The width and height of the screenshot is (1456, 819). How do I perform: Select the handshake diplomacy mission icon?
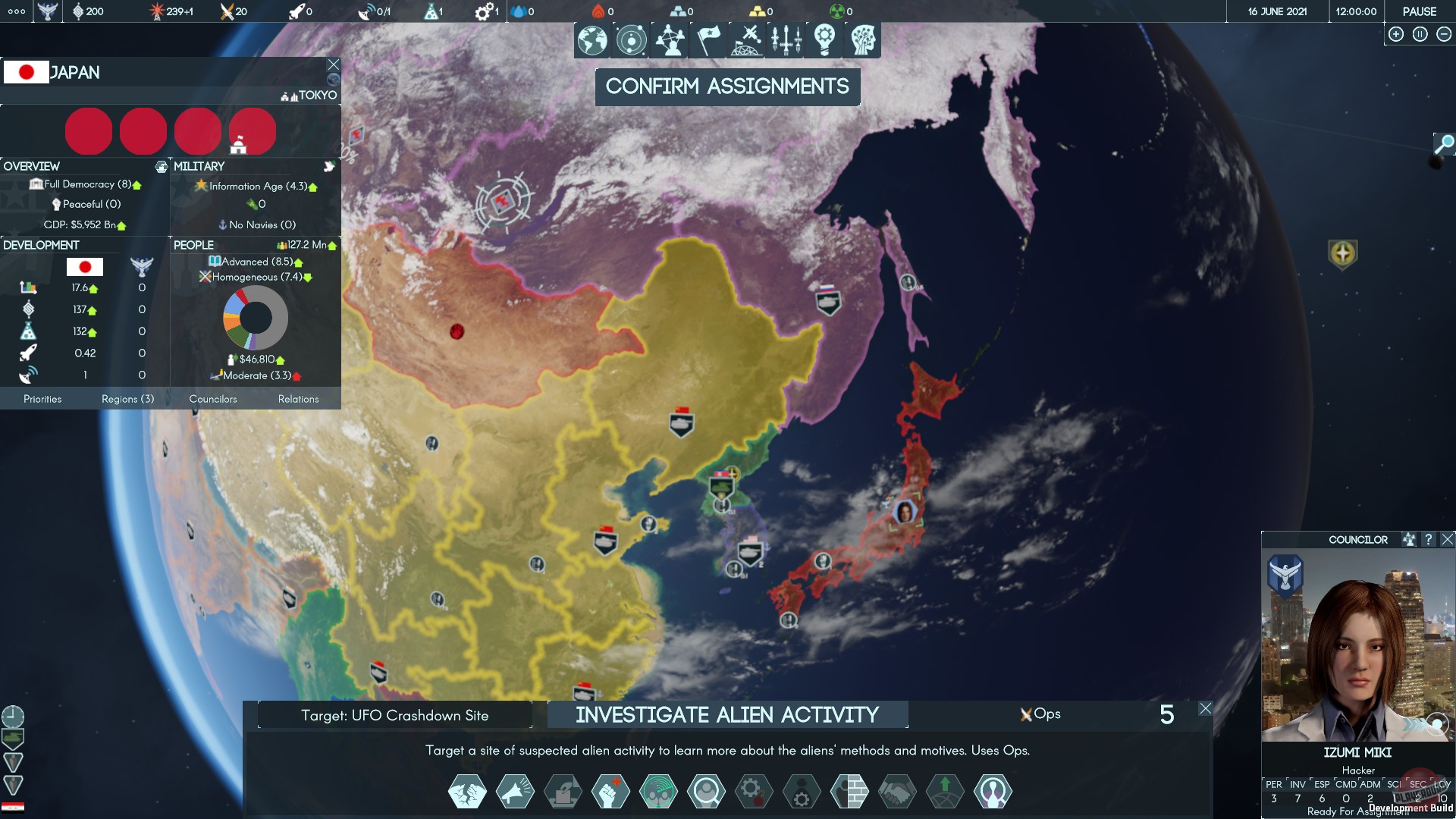[896, 791]
